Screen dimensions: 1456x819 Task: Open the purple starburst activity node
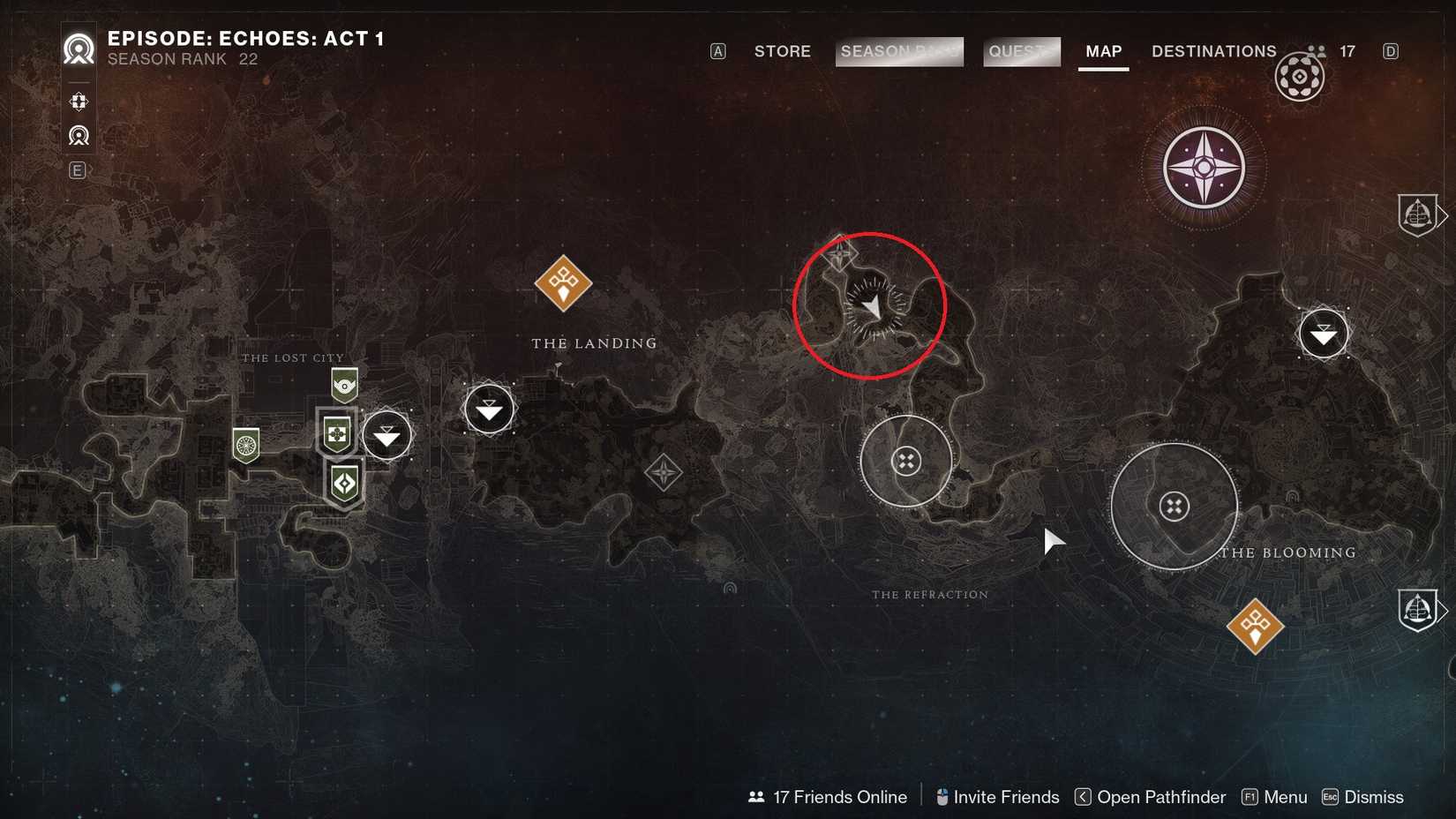coord(1203,168)
